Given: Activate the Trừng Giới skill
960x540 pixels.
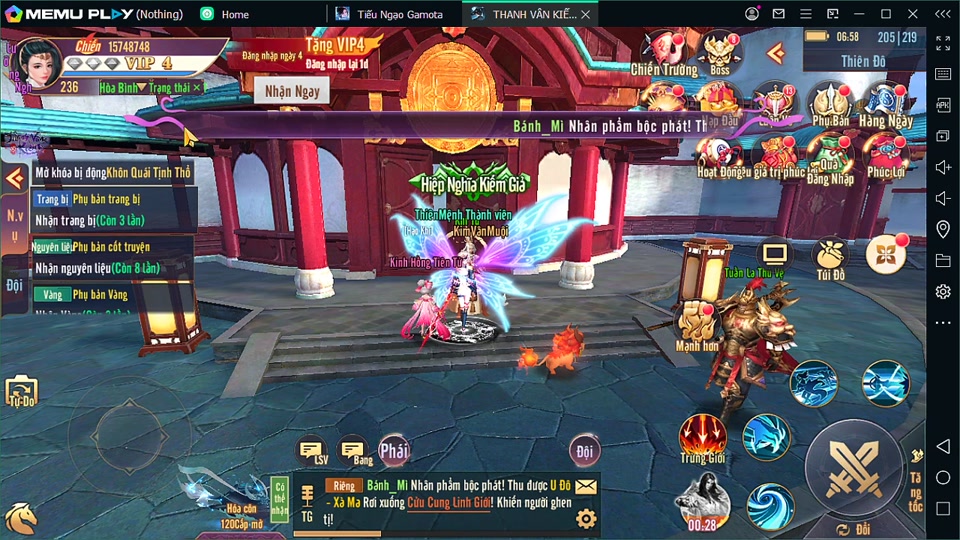Looking at the screenshot, I should click(701, 438).
